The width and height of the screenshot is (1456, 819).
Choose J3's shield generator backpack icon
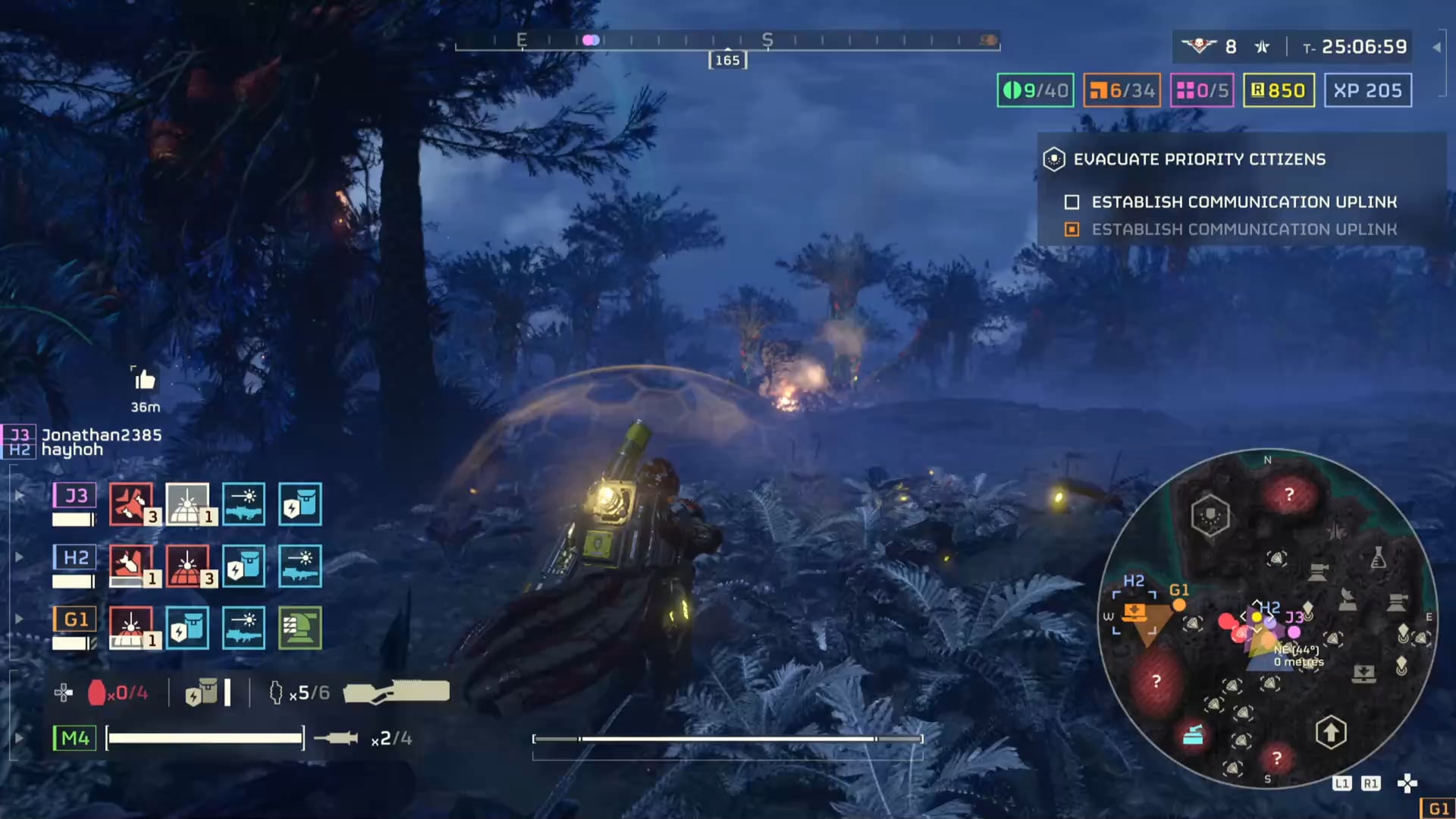[x=300, y=504]
